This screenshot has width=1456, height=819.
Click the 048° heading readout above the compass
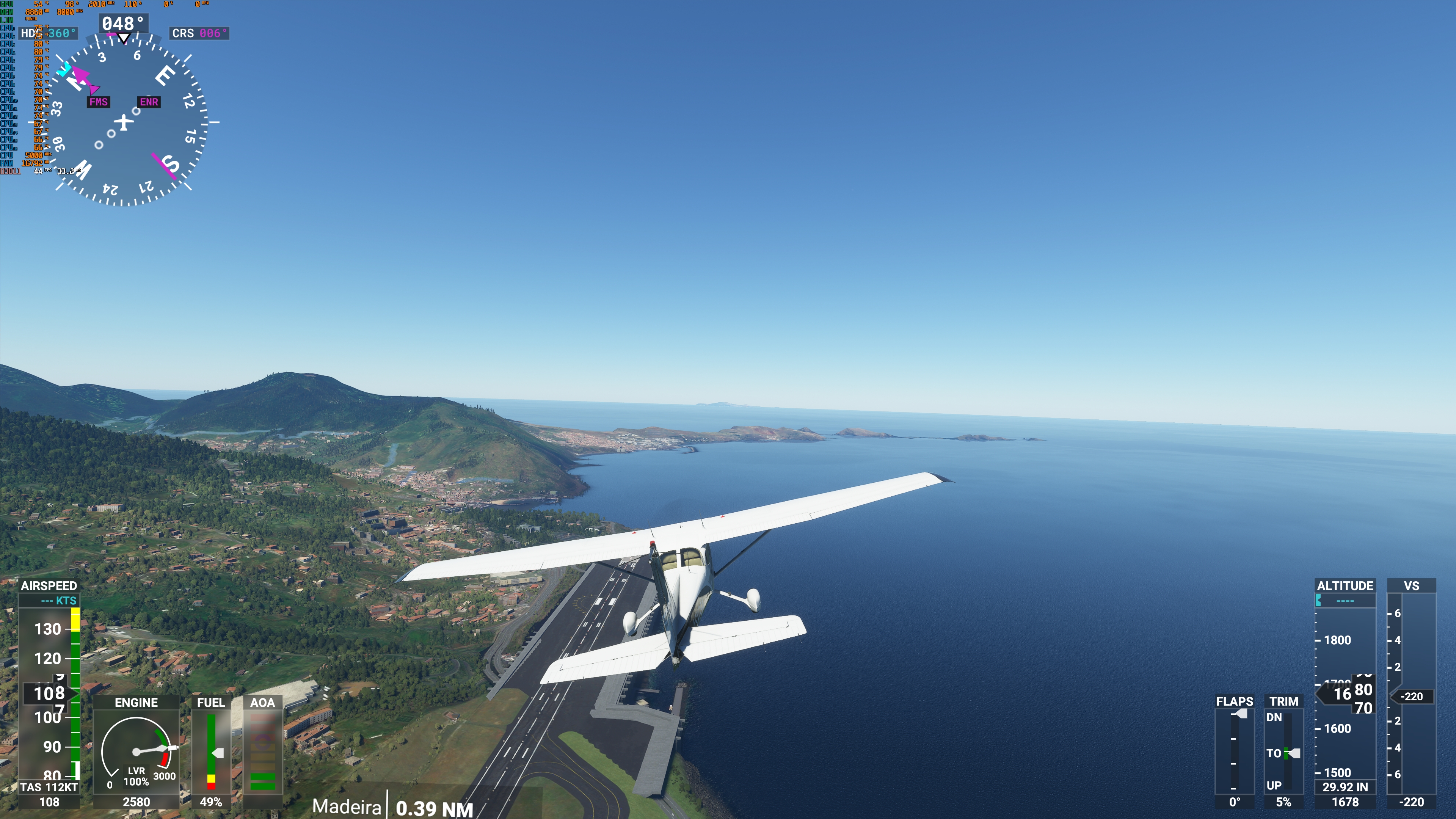coord(122,23)
